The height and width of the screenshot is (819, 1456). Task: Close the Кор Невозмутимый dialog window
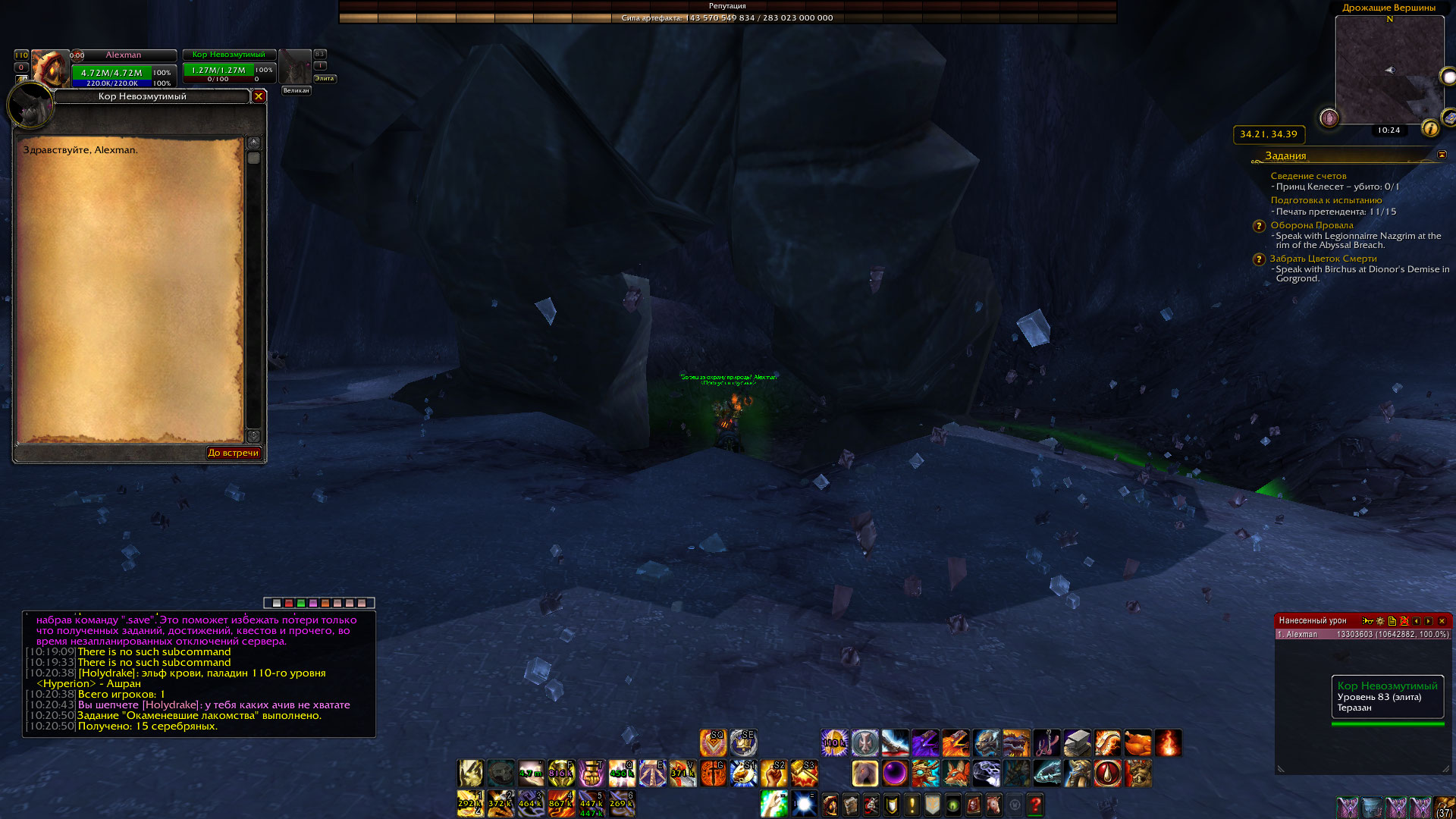click(x=259, y=96)
